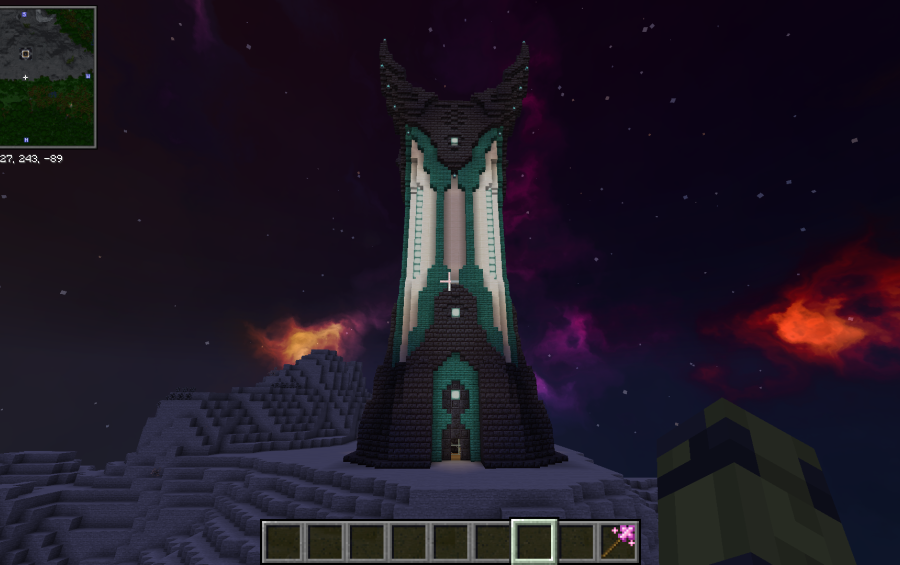Click the tower waypoint marker on minimap
The image size is (900, 565).
26,54
